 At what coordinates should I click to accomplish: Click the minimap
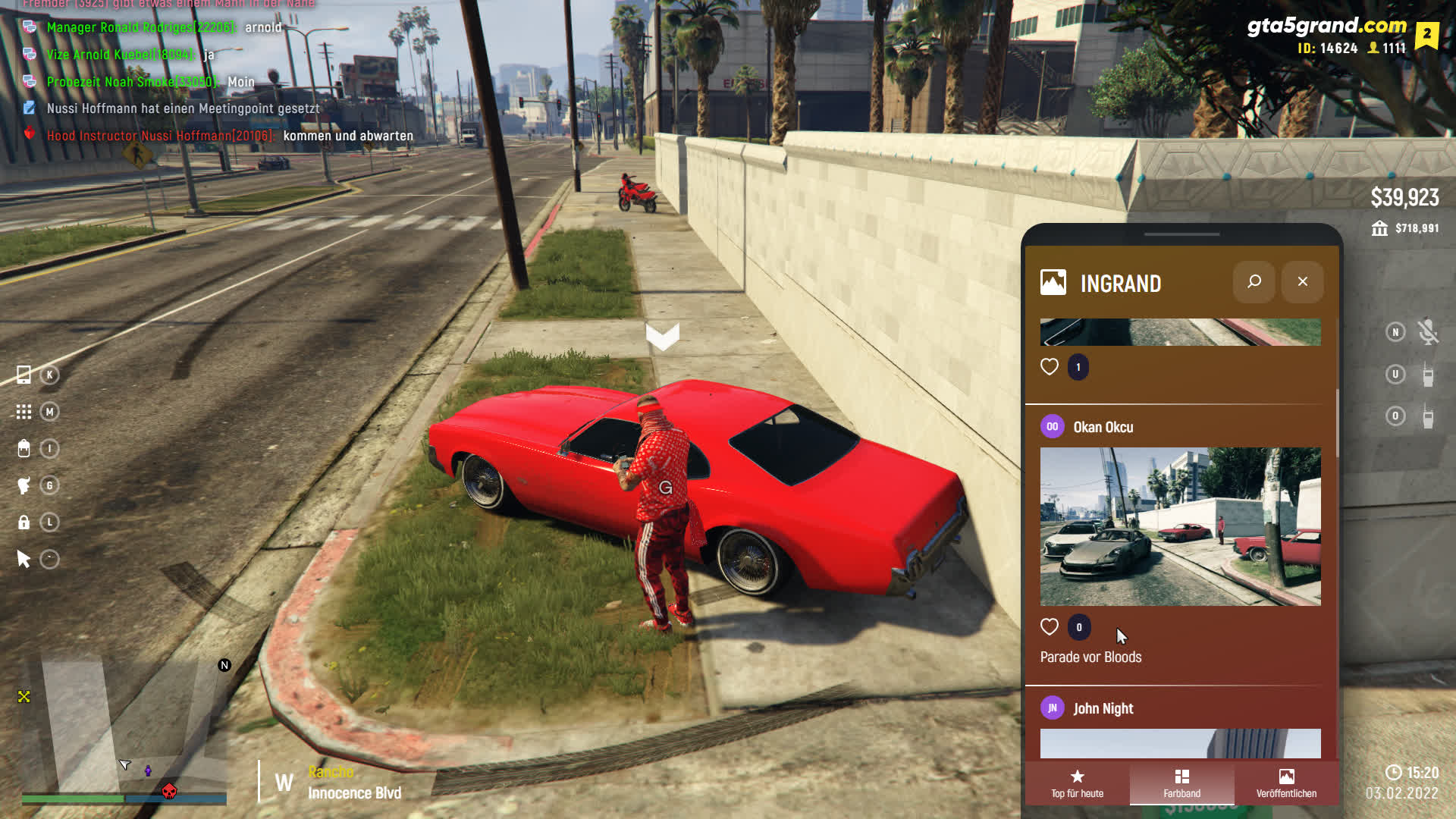click(x=125, y=728)
